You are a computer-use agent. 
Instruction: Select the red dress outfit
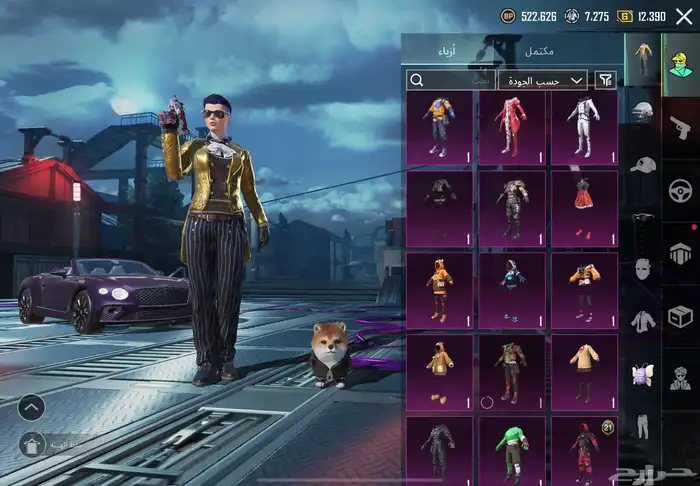[x=584, y=208]
